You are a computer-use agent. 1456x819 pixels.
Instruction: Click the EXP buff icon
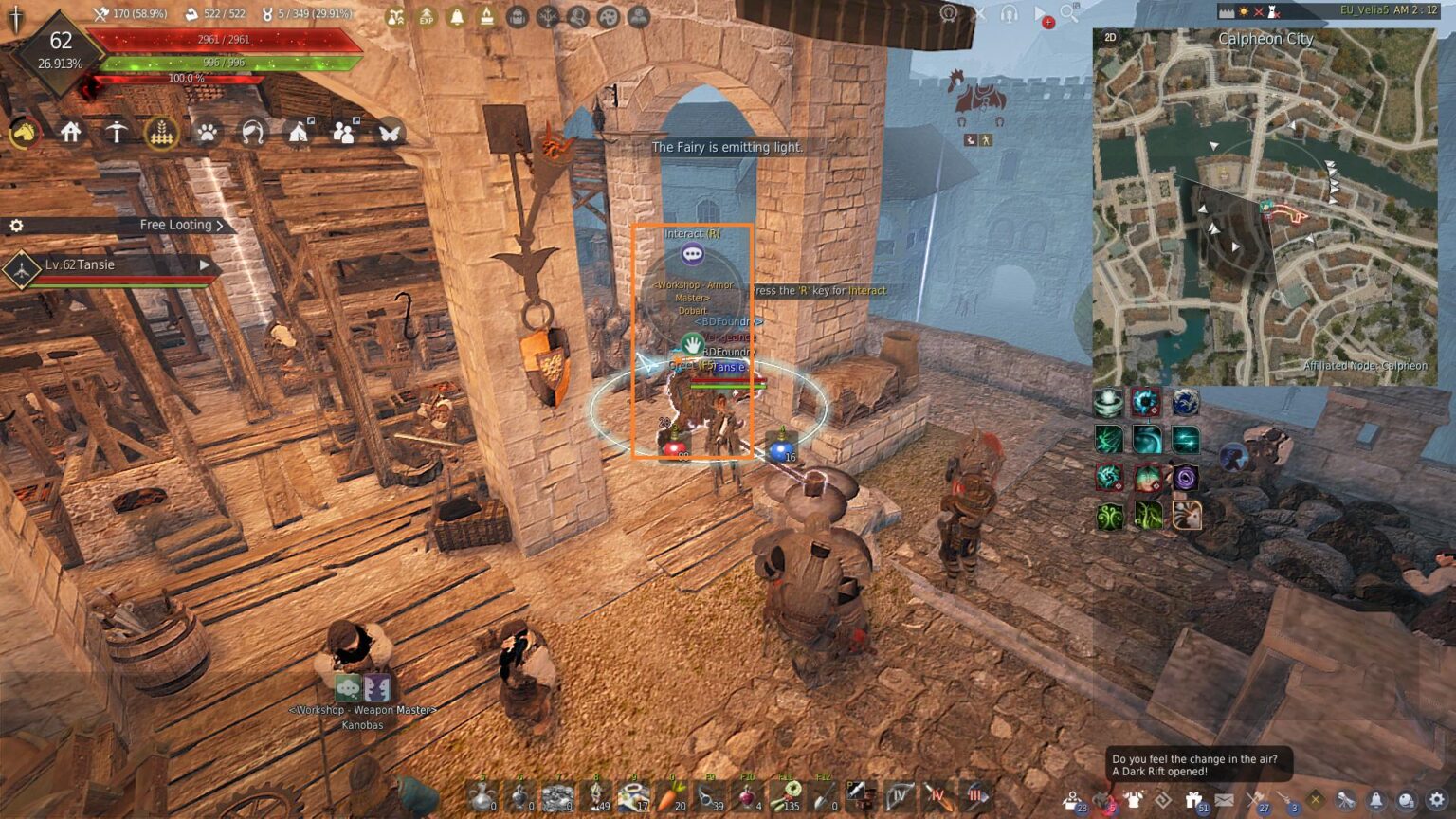[x=427, y=17]
